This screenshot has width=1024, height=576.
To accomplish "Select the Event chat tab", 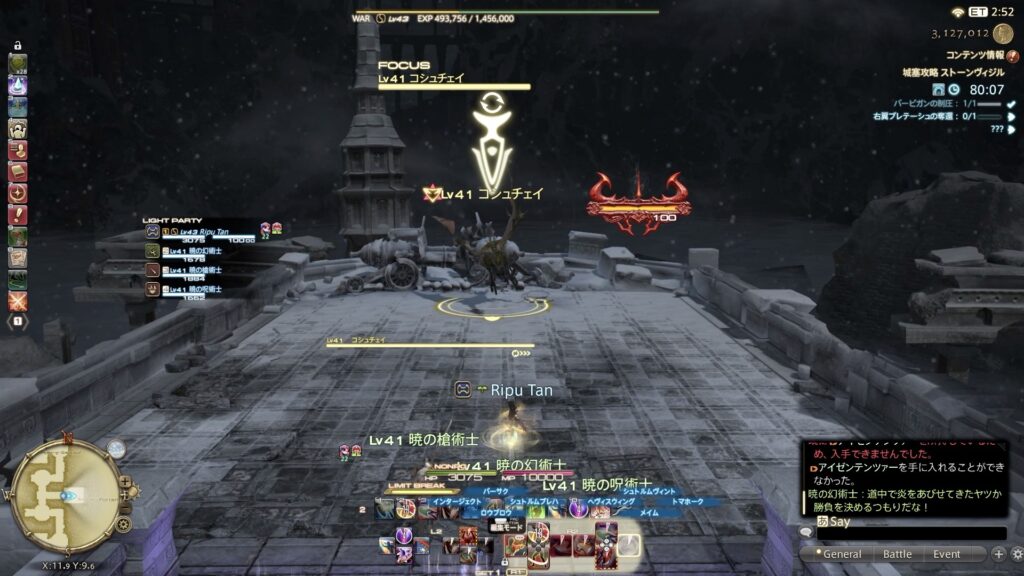I will (x=946, y=554).
